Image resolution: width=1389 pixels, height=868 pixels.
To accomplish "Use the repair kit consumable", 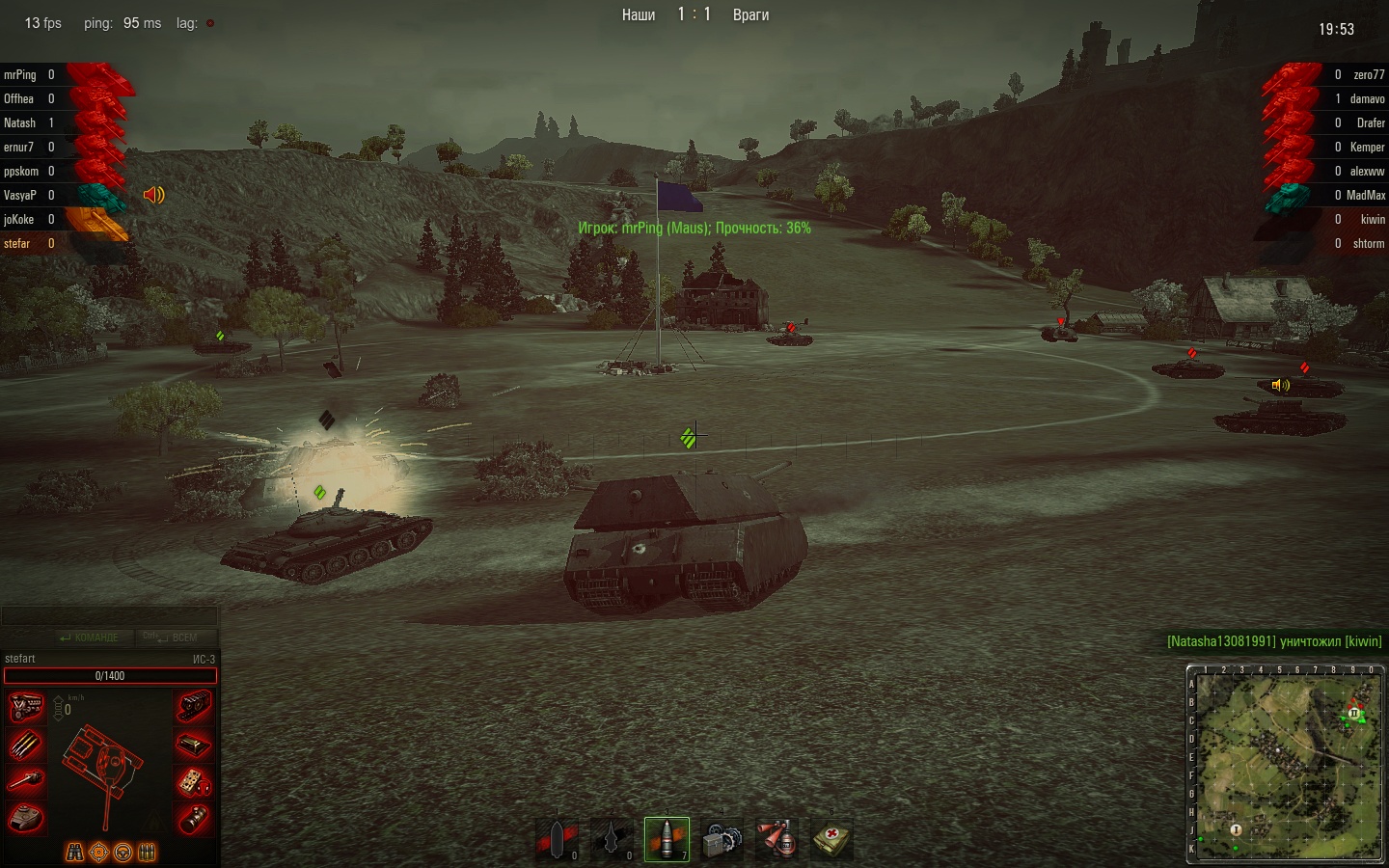I will pos(722,839).
